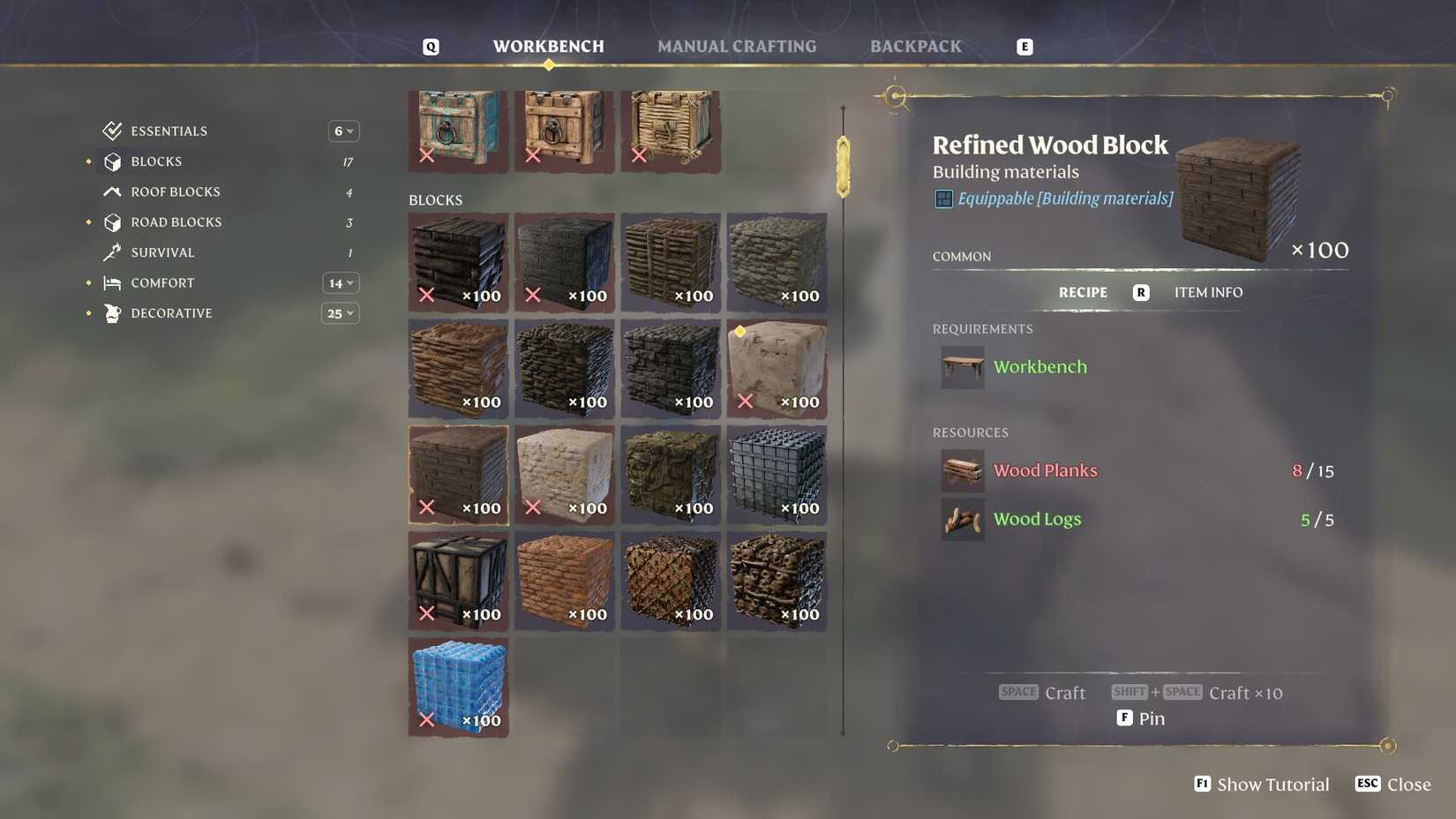Open the Decorative category icon
This screenshot has width=1456, height=819.
(112, 312)
